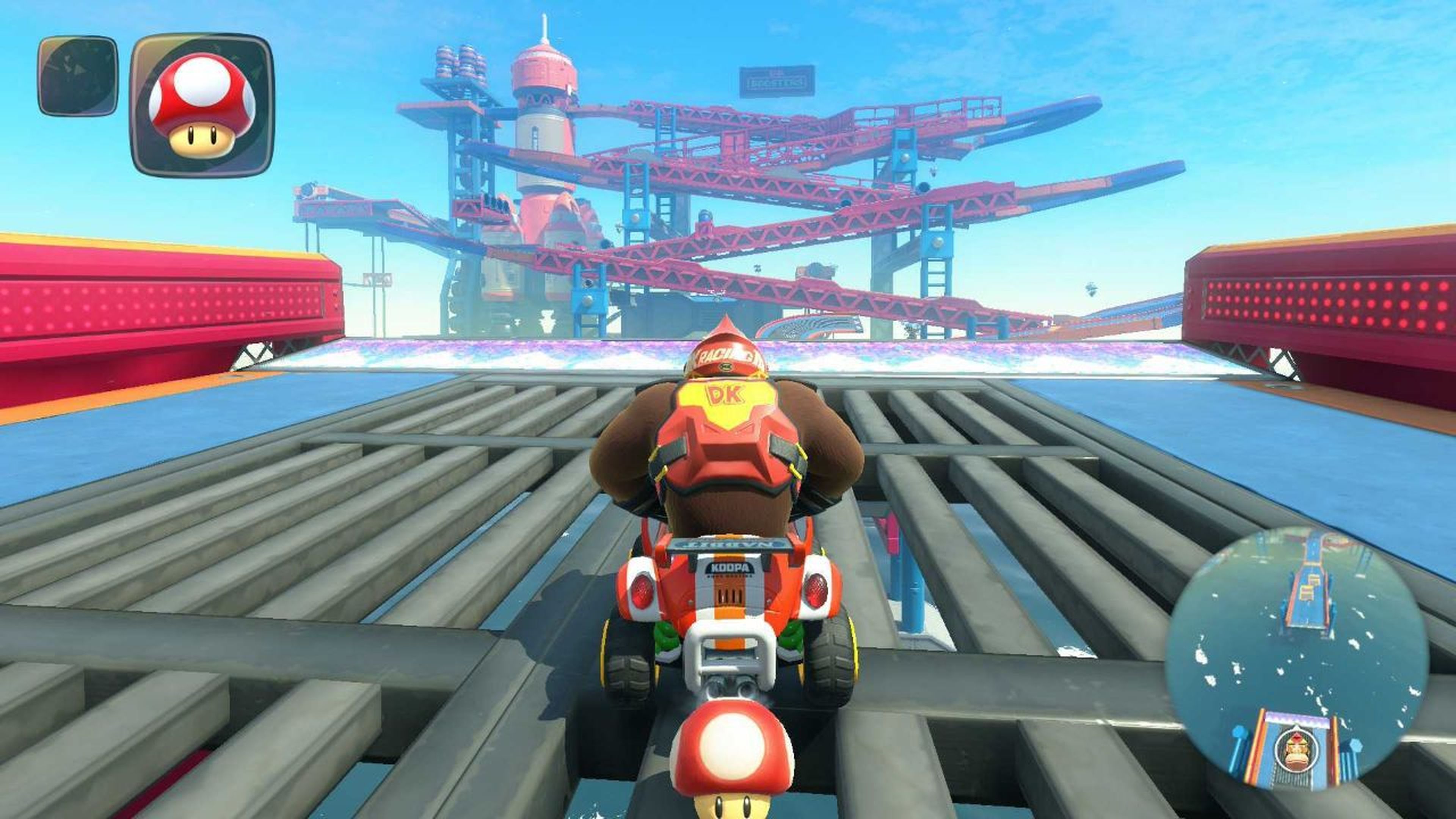Open the Booster billboard sign in the sky
This screenshot has width=1456, height=819.
pyautogui.click(x=777, y=82)
